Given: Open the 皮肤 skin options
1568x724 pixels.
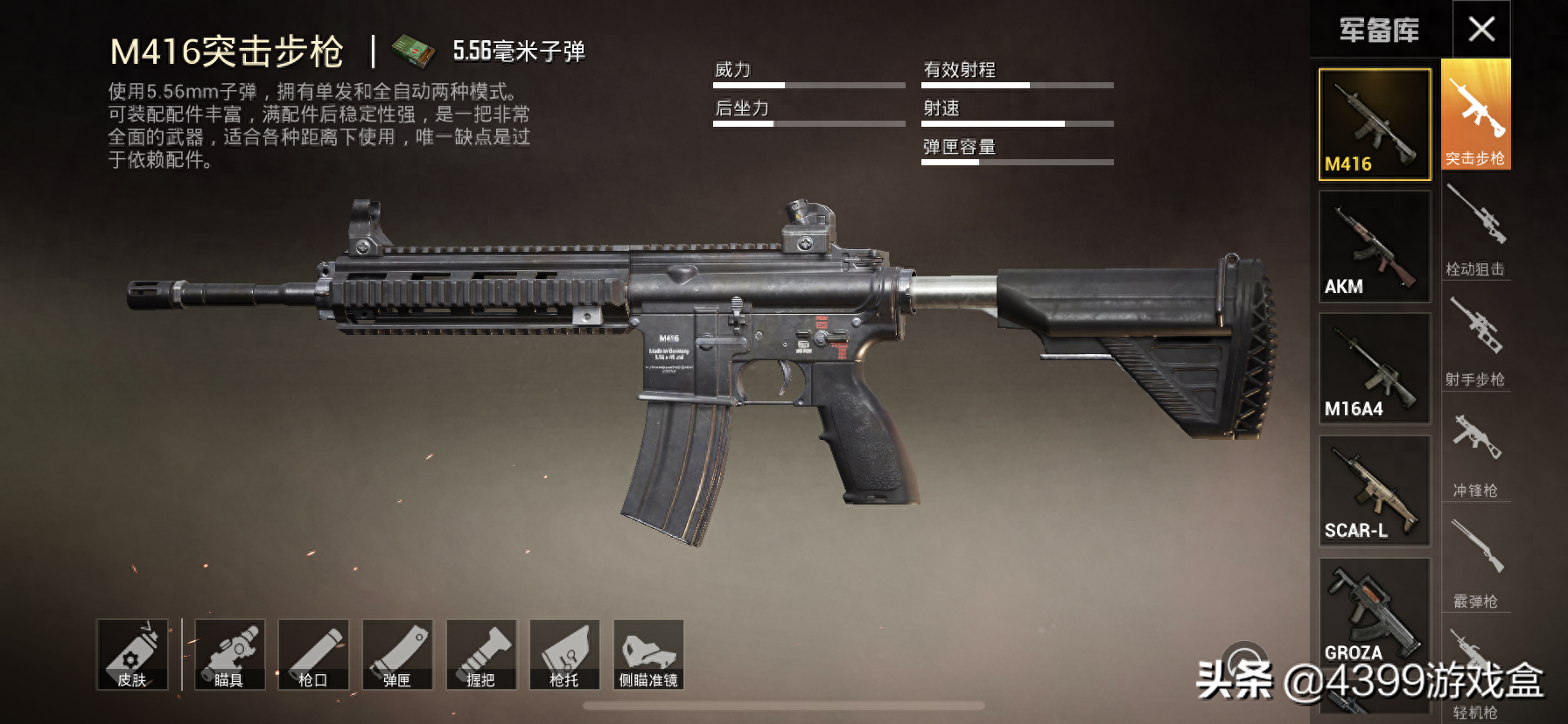Looking at the screenshot, I should point(132,655).
